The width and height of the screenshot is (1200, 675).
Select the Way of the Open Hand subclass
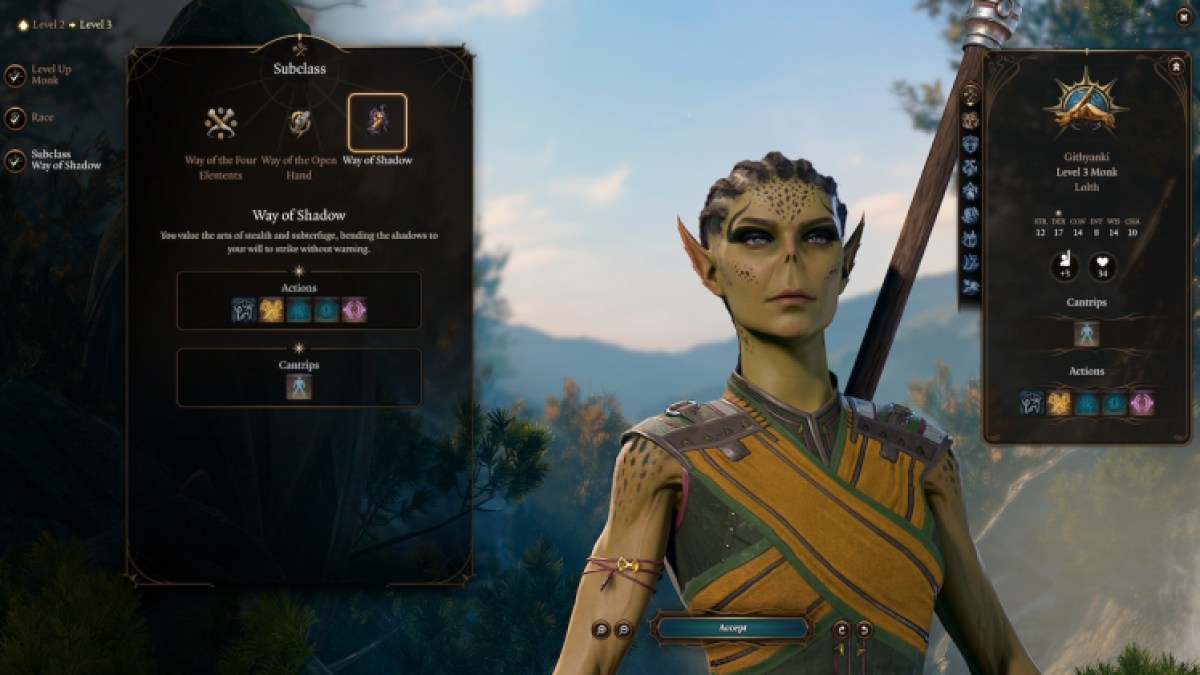(298, 124)
